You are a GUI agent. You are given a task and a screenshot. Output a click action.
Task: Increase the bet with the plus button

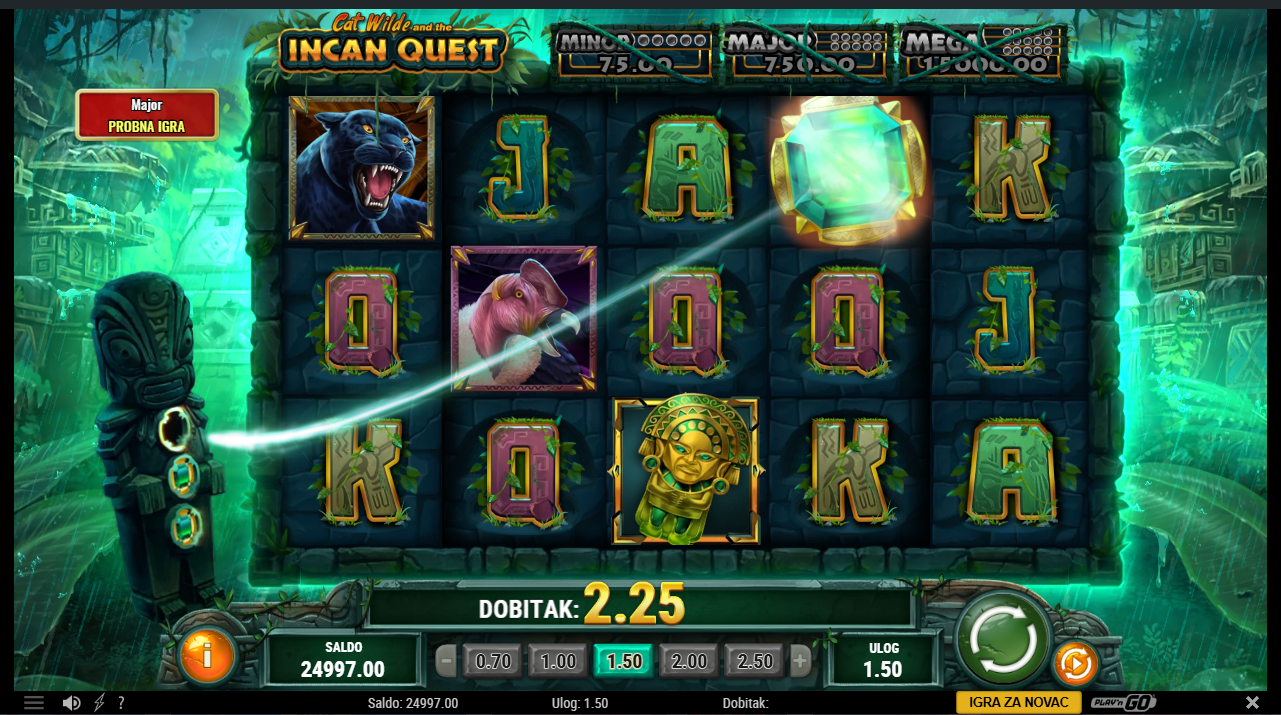tap(800, 661)
